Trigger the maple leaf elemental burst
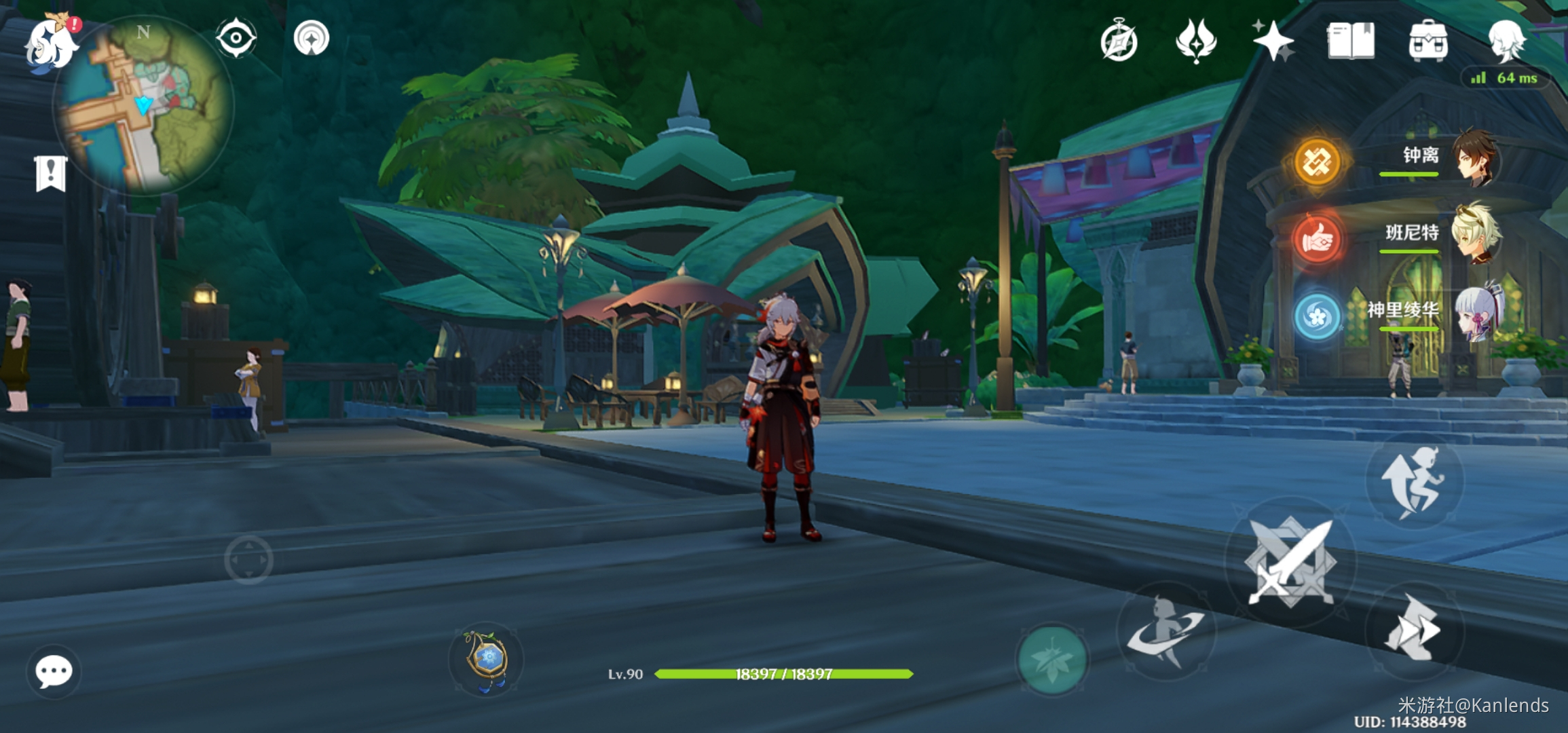This screenshot has height=733, width=1568. (1051, 659)
